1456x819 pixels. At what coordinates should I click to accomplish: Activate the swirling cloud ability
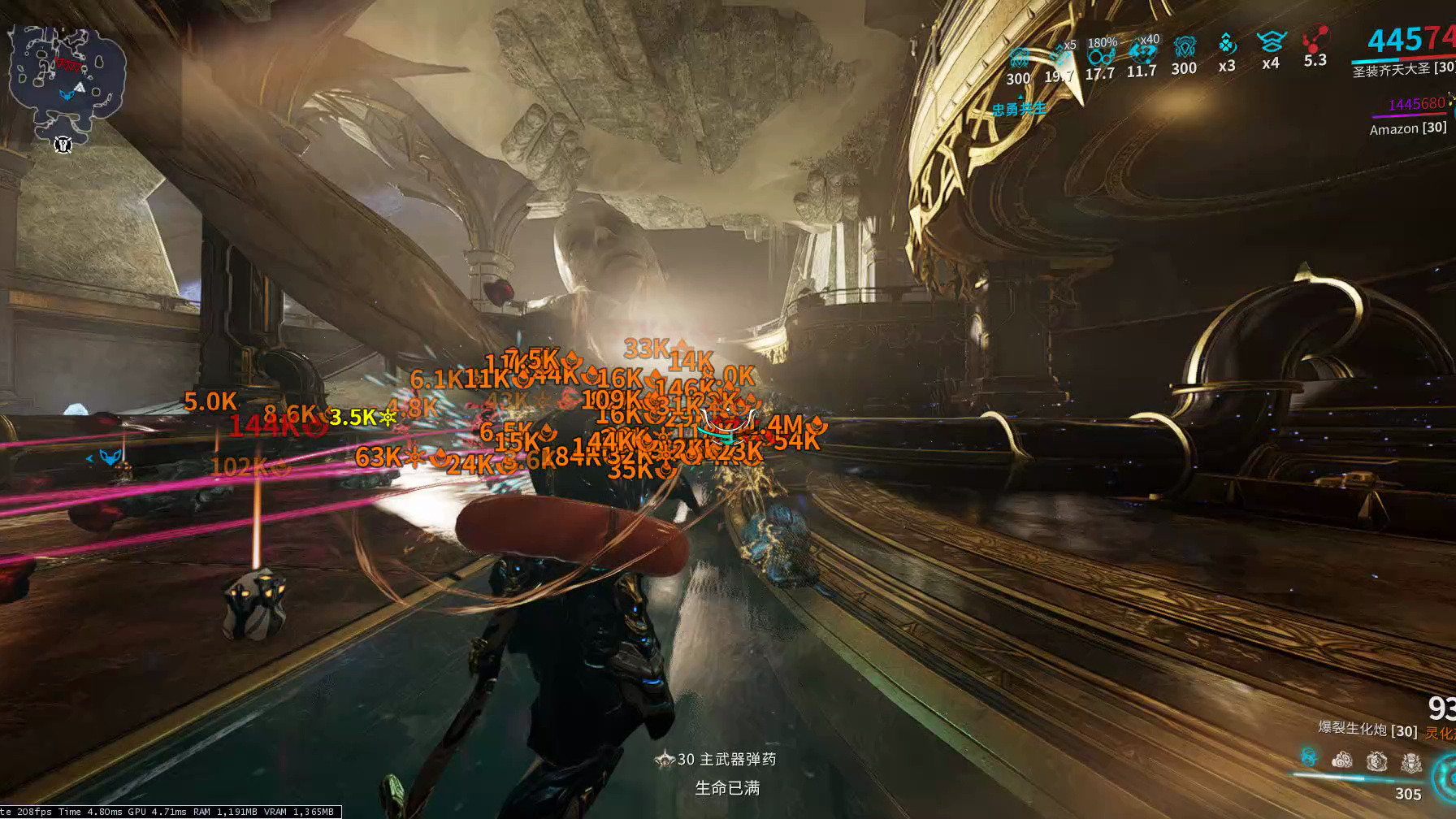[x=1342, y=760]
